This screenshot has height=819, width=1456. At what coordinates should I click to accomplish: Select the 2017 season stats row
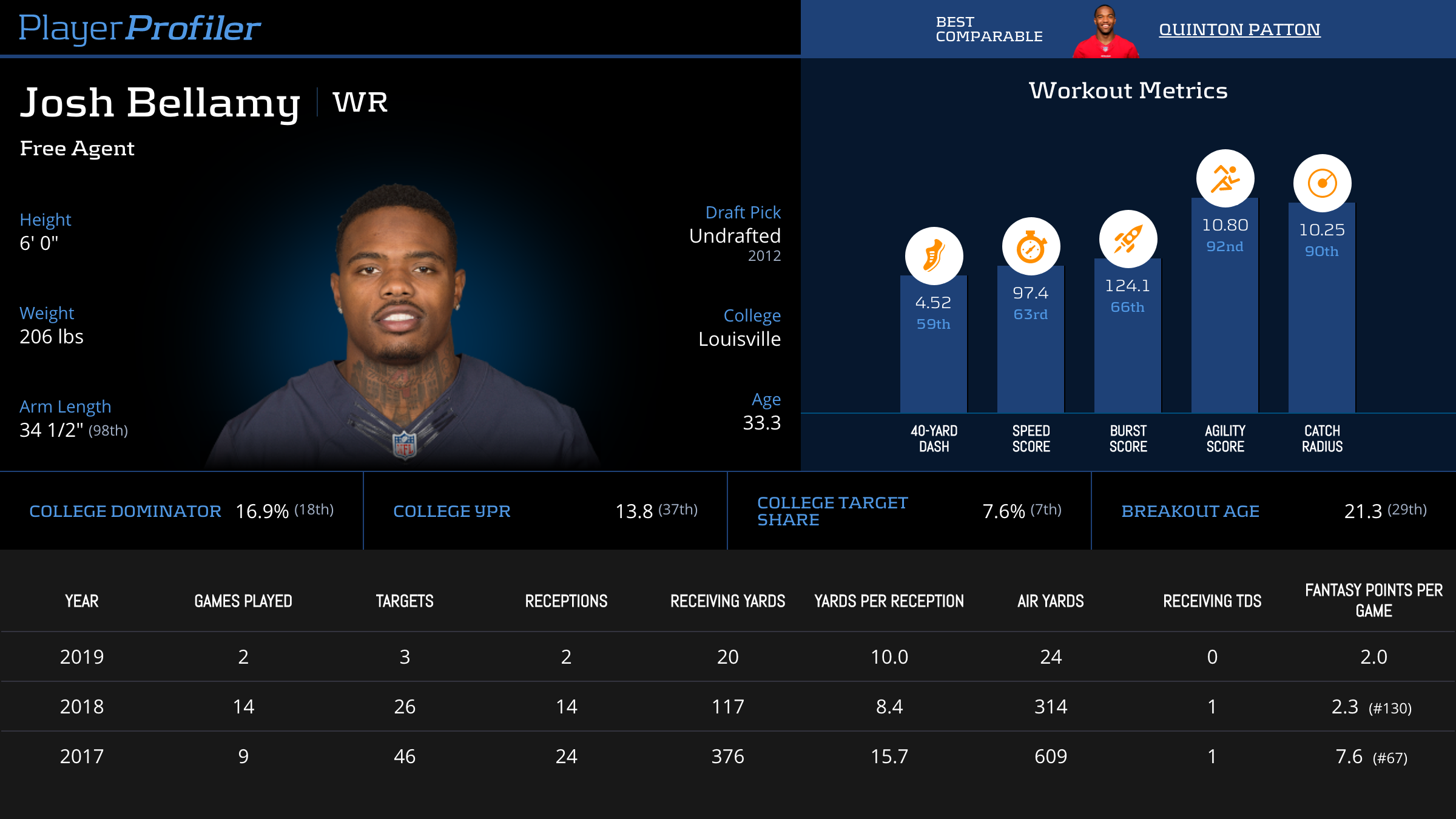coord(728,756)
